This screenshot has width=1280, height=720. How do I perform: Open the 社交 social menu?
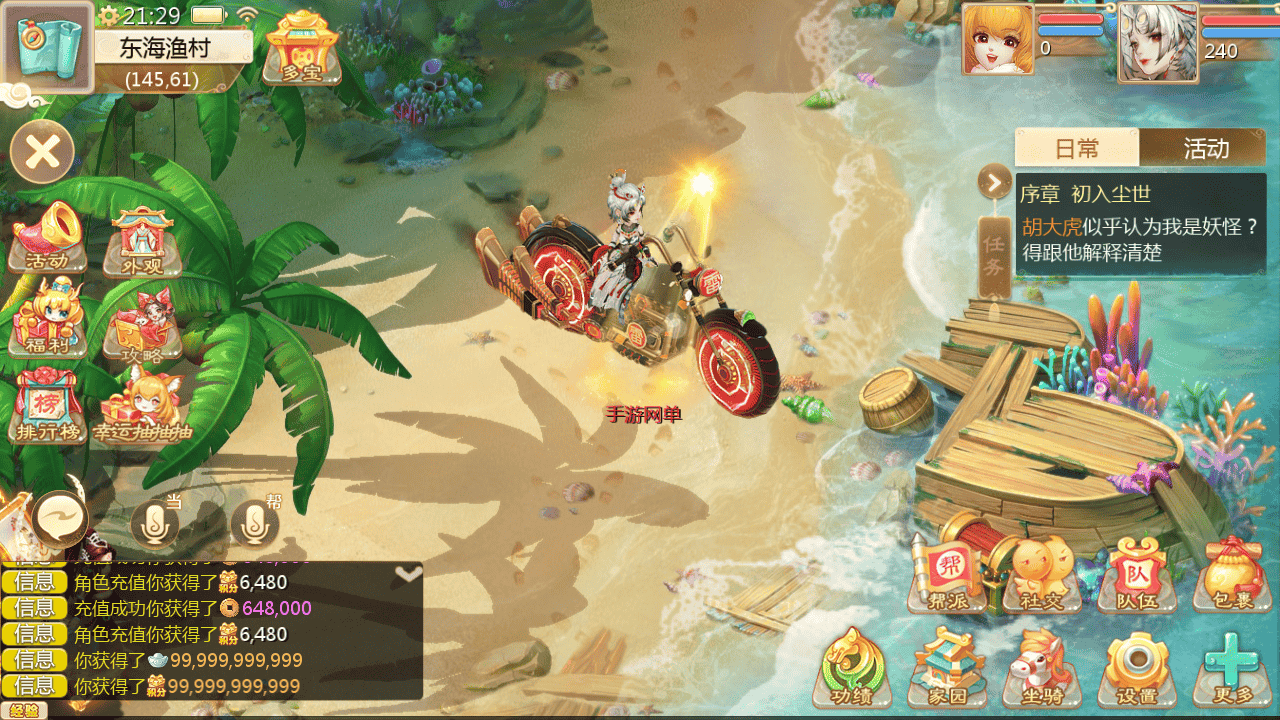coord(1041,574)
